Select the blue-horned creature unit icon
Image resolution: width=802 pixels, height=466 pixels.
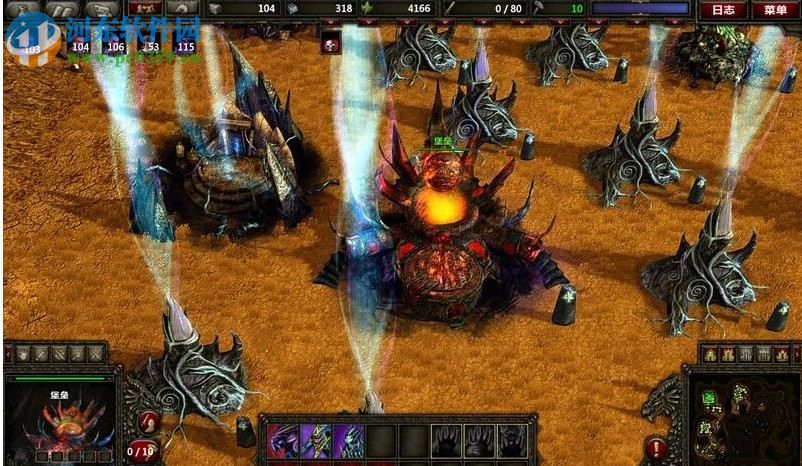tap(349, 440)
